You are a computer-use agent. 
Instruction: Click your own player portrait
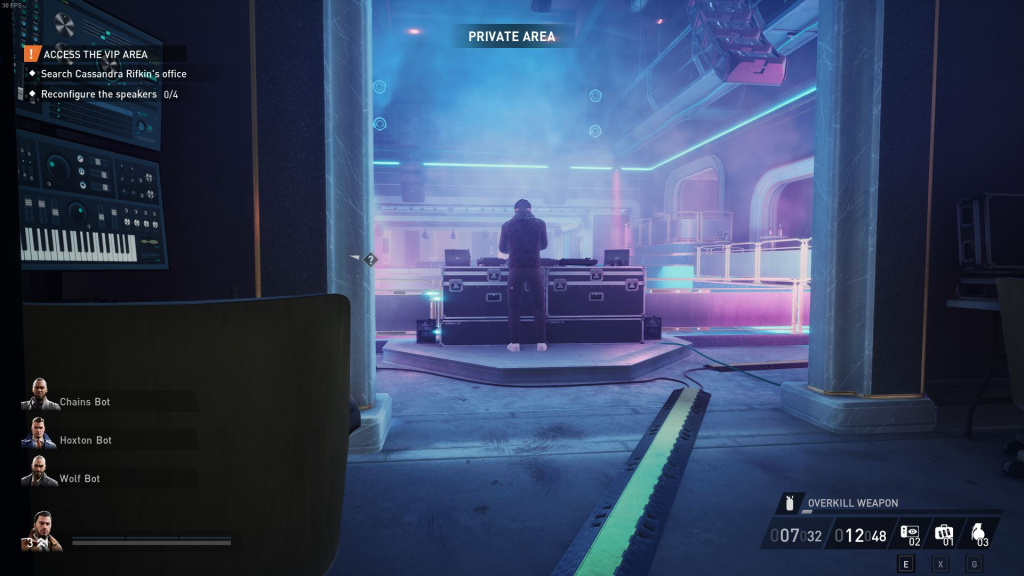point(42,531)
